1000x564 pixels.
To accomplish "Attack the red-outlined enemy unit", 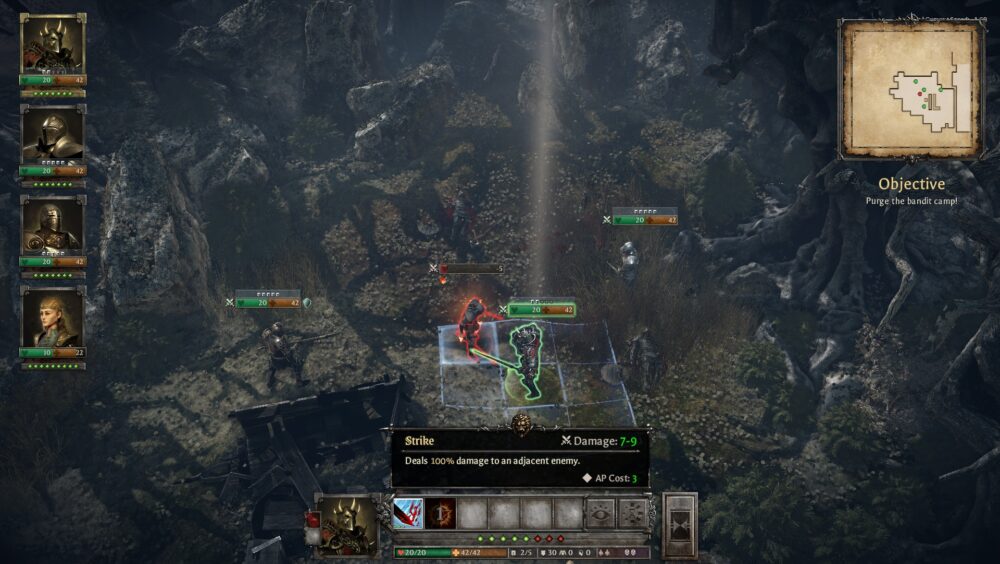I will 471,325.
